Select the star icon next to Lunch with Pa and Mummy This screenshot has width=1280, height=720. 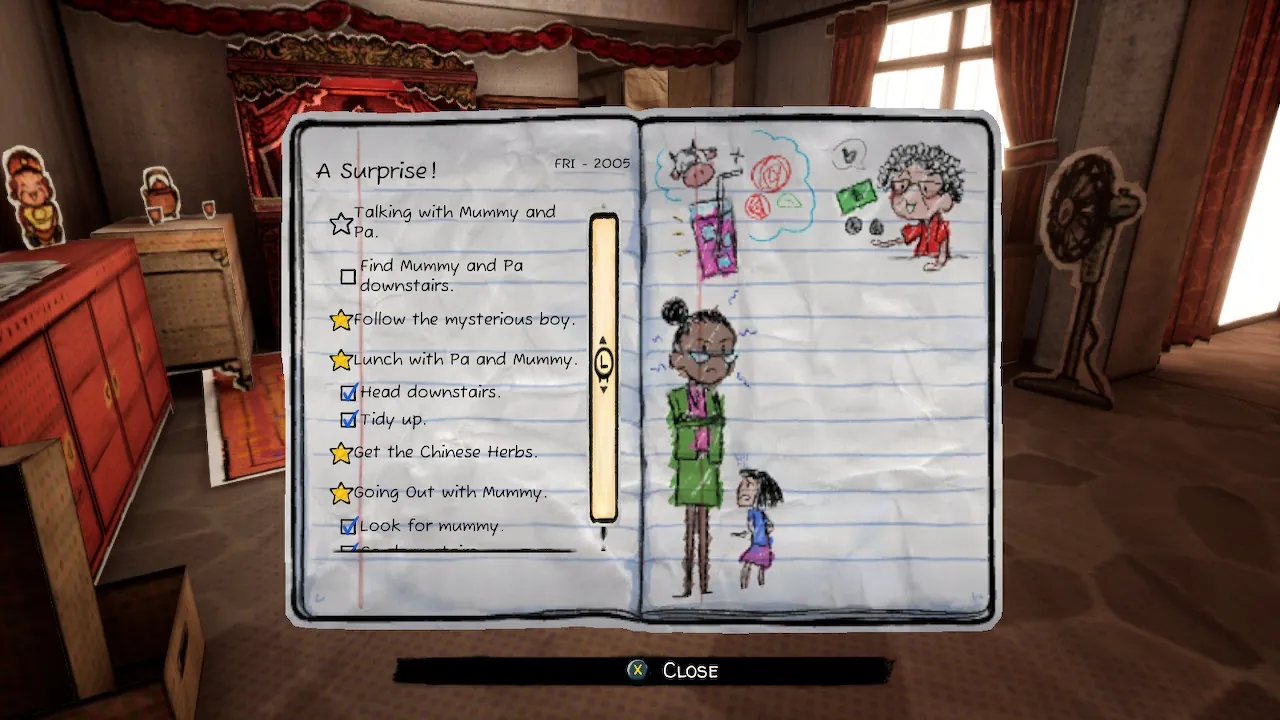click(341, 359)
